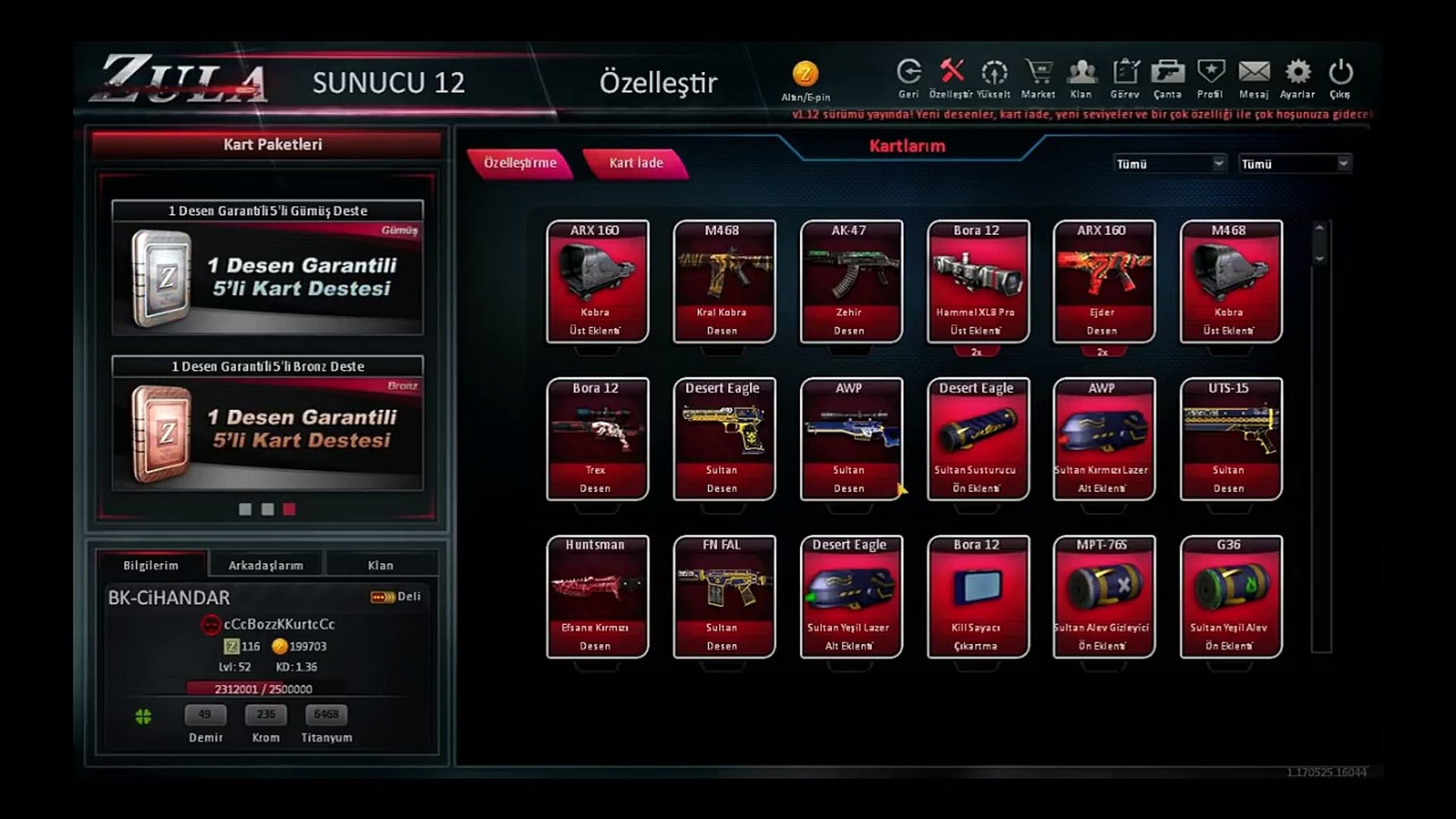The width and height of the screenshot is (1456, 819).
Task: Open the Mesaj inbox
Action: click(x=1254, y=77)
